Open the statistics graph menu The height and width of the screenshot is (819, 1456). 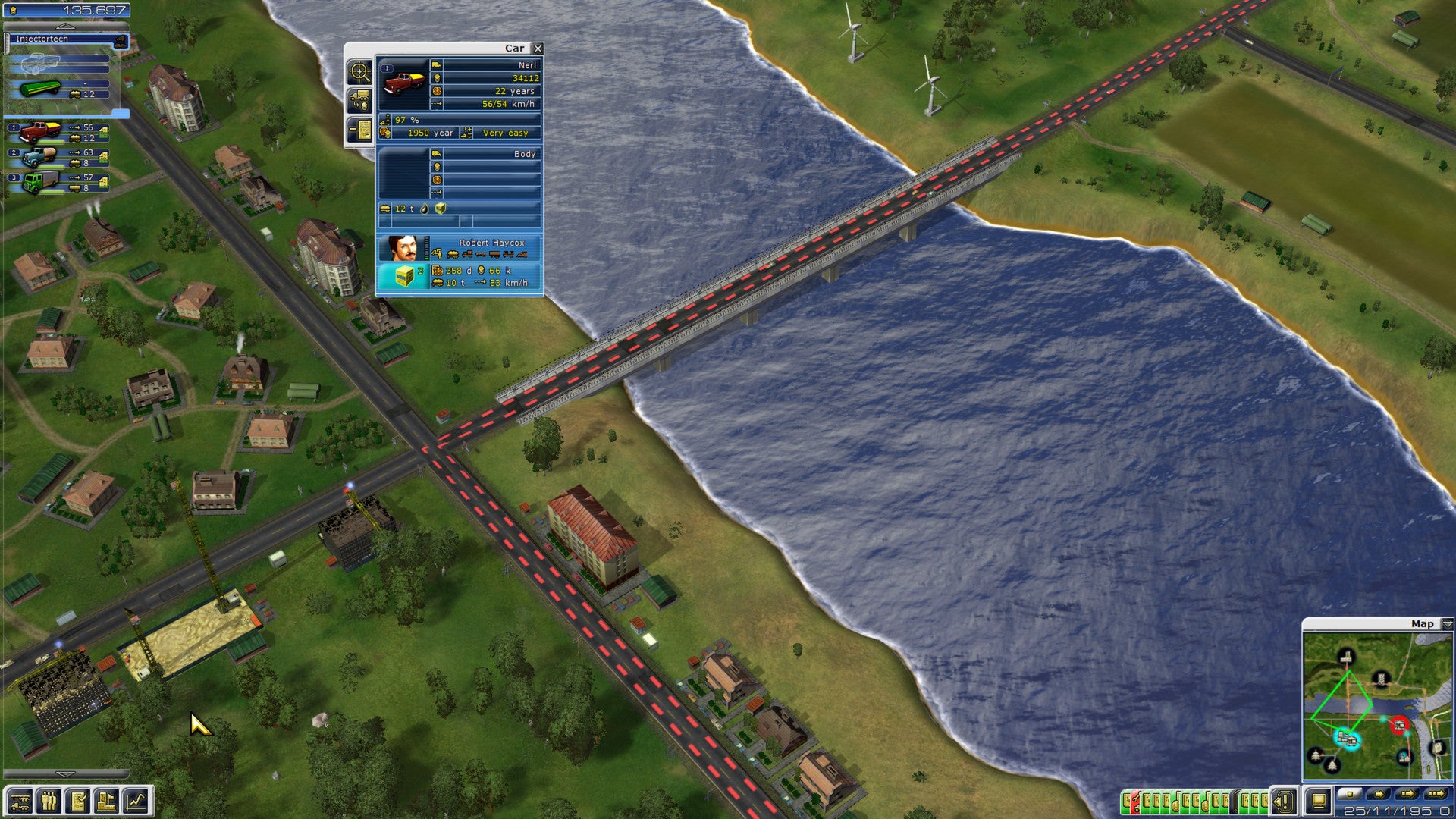tap(136, 801)
